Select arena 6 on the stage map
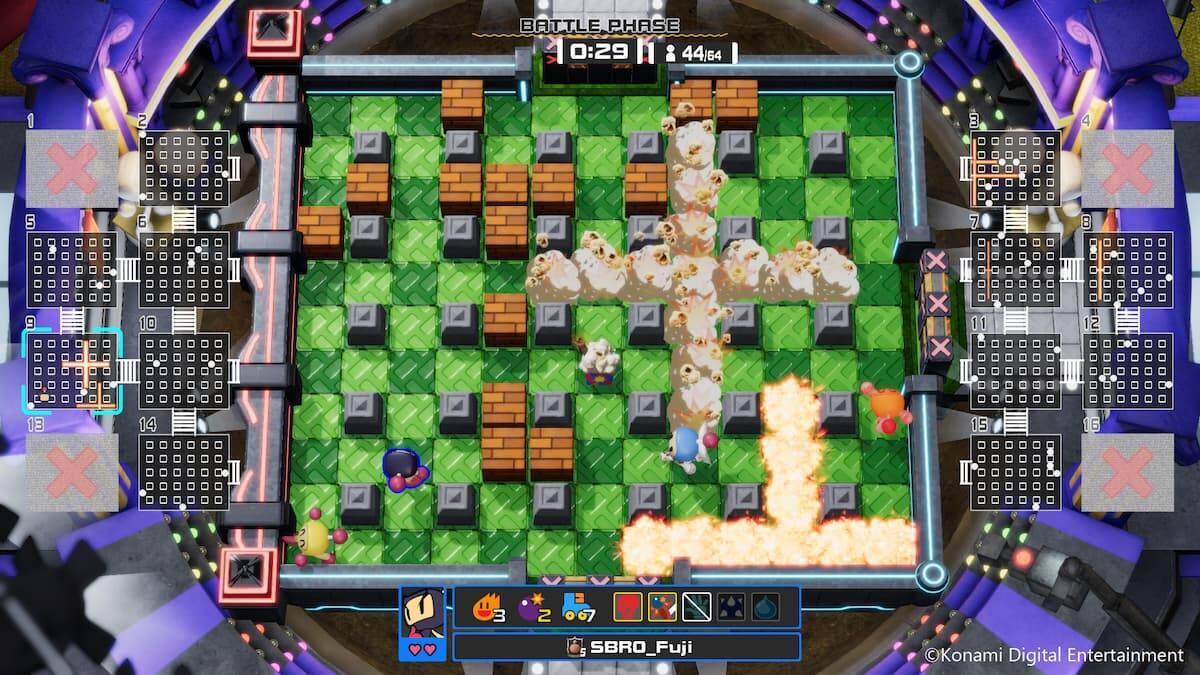The height and width of the screenshot is (675, 1200). (184, 270)
